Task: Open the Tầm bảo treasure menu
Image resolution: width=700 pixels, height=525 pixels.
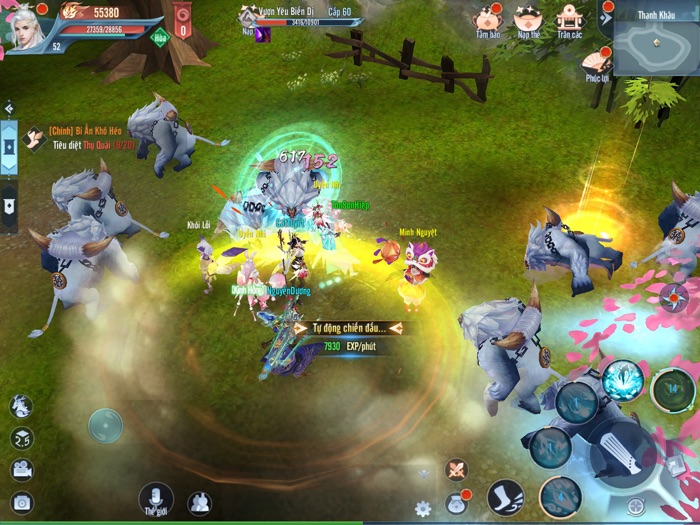Action: click(x=488, y=20)
